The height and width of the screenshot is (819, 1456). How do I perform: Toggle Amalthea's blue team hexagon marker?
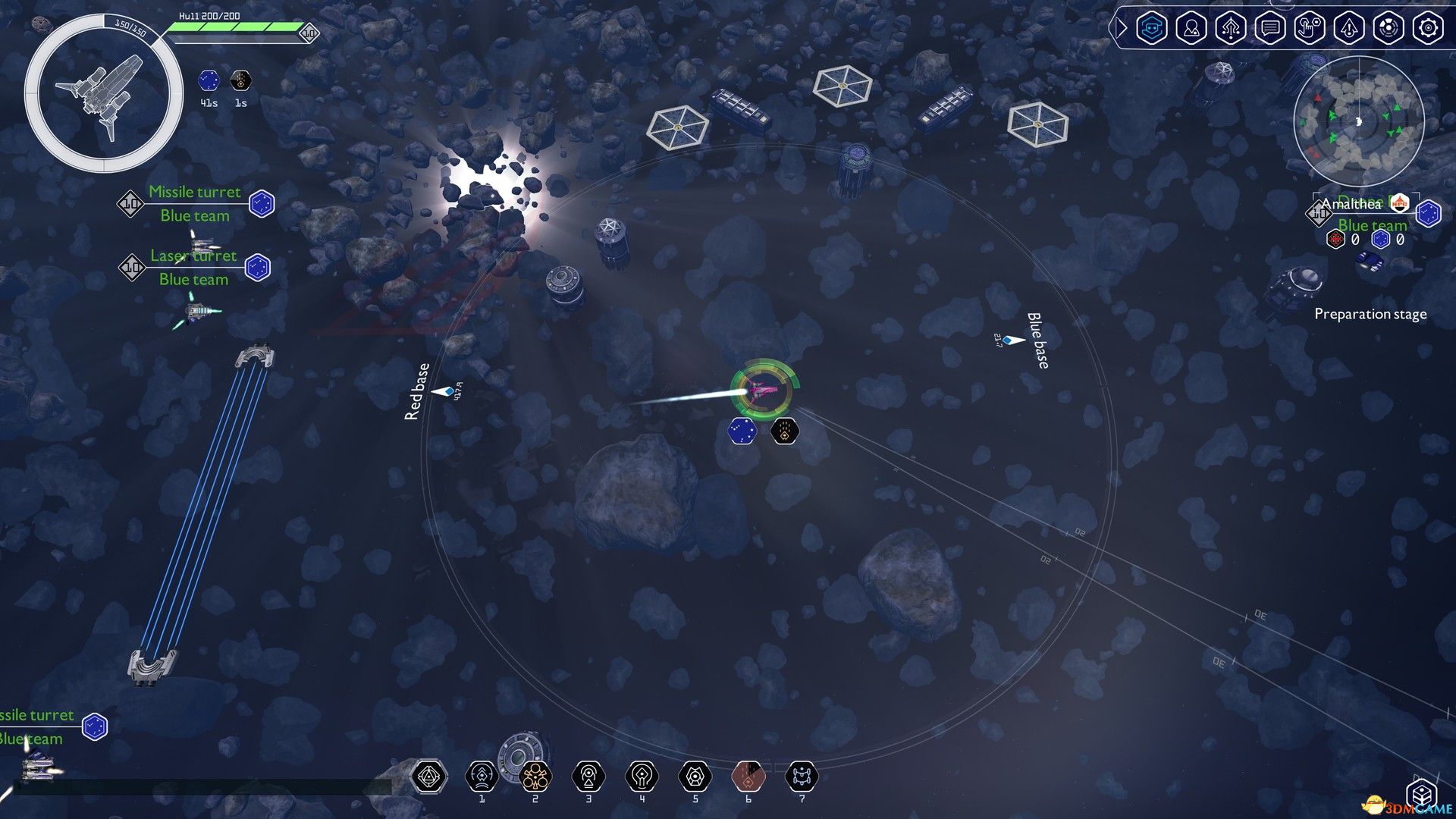tap(1429, 214)
